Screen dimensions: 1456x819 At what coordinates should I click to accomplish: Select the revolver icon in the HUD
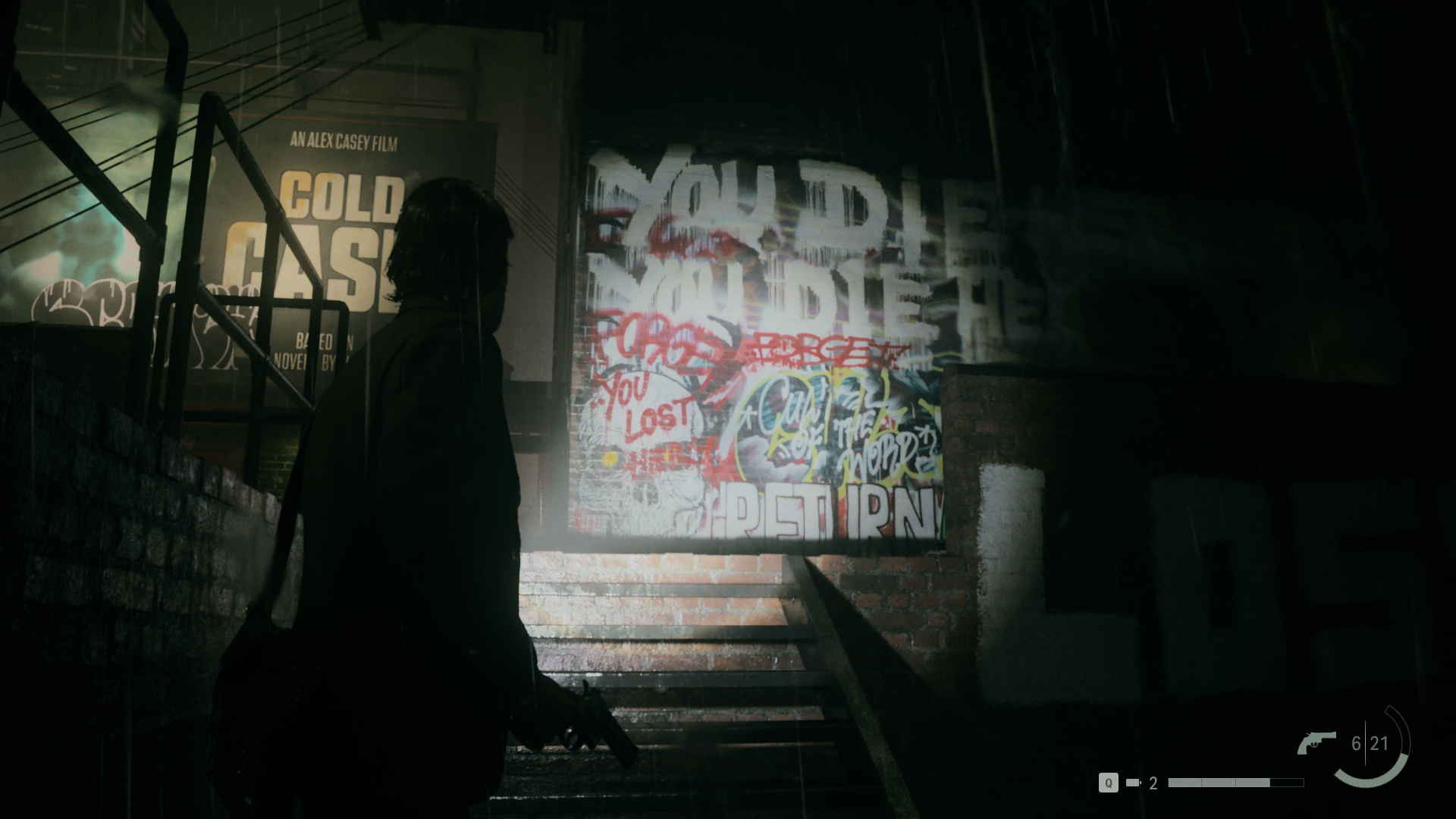tap(1316, 741)
